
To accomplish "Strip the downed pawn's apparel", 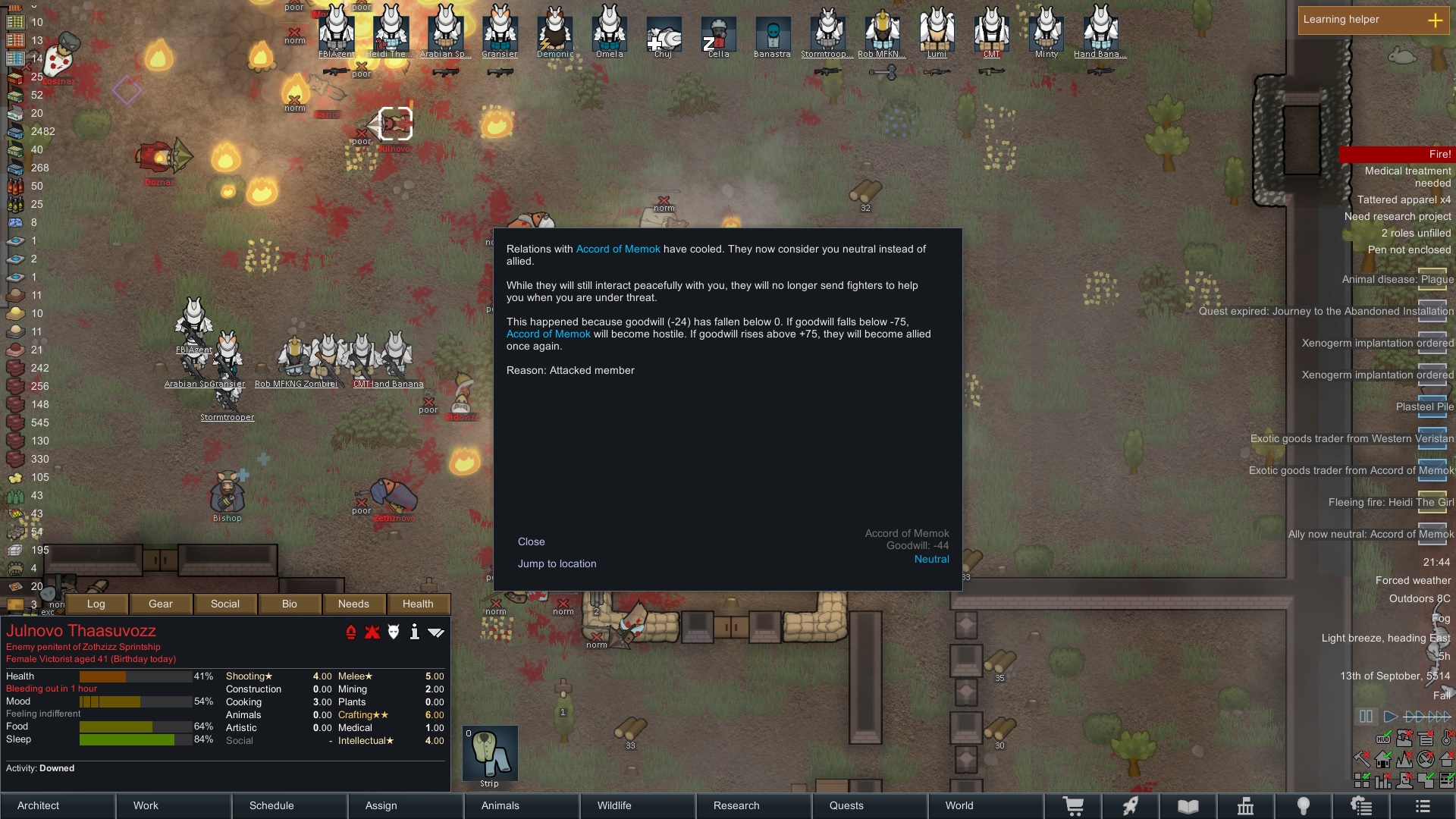I will pos(490,754).
